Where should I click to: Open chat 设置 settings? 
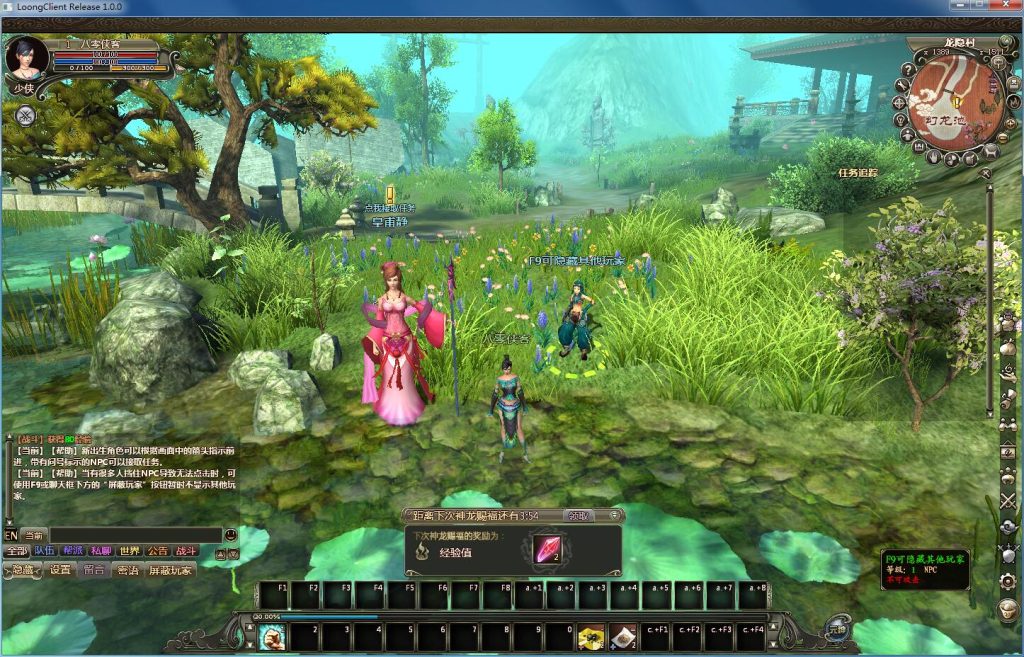[x=61, y=570]
